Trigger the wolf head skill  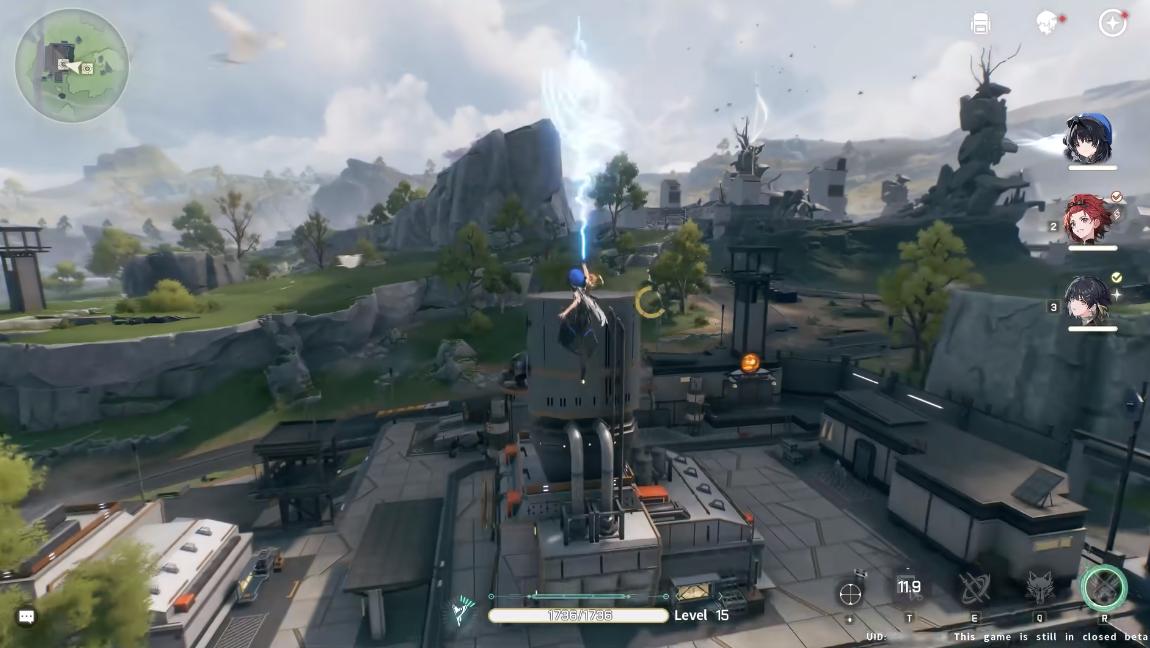(1039, 589)
